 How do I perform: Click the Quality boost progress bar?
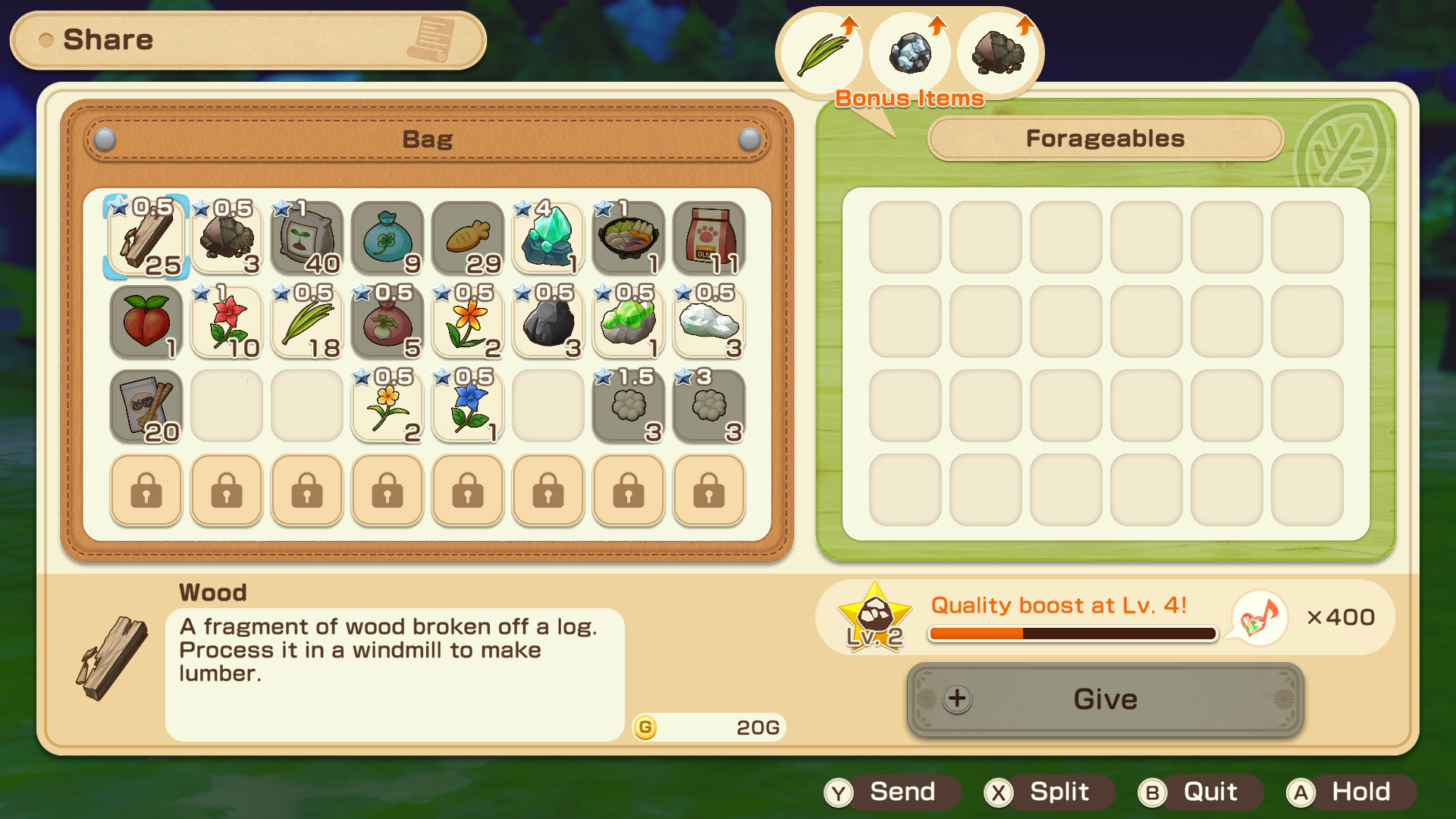point(1072,632)
